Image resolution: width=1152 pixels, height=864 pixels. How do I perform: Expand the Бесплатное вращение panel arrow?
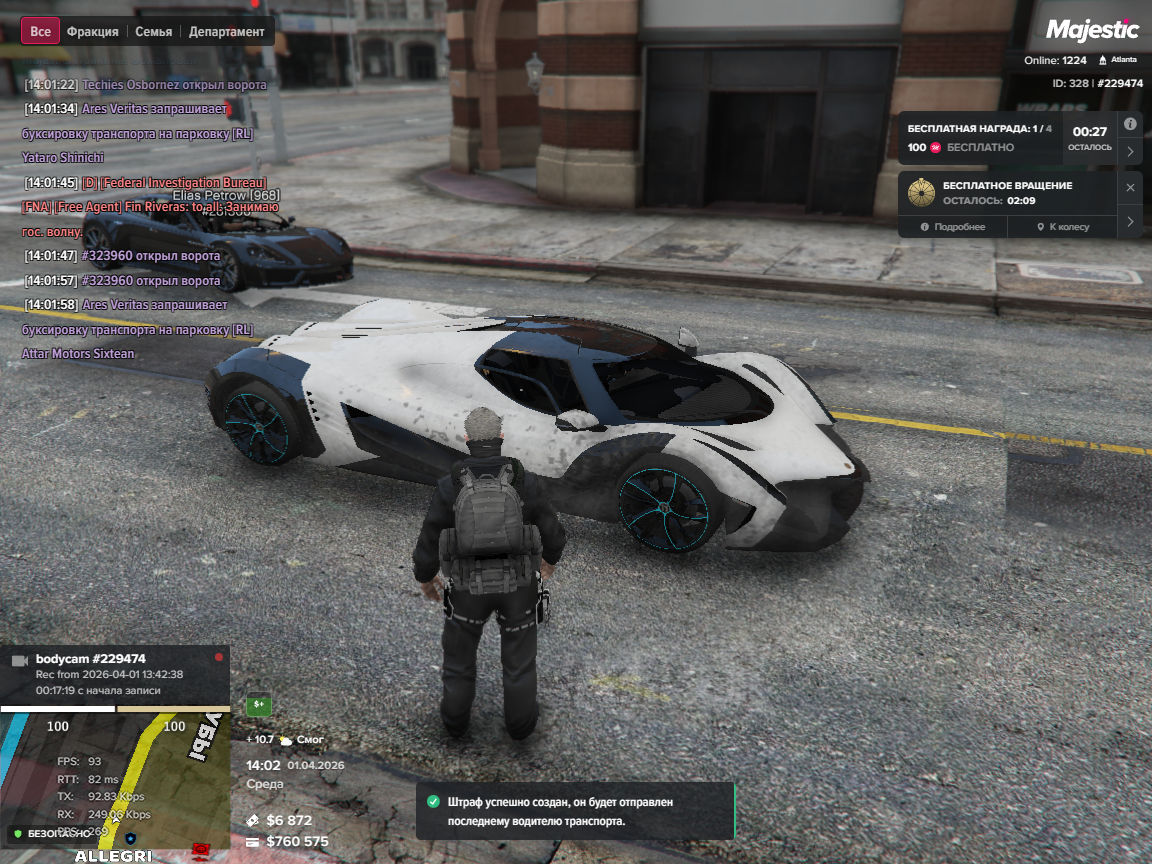pos(1130,221)
